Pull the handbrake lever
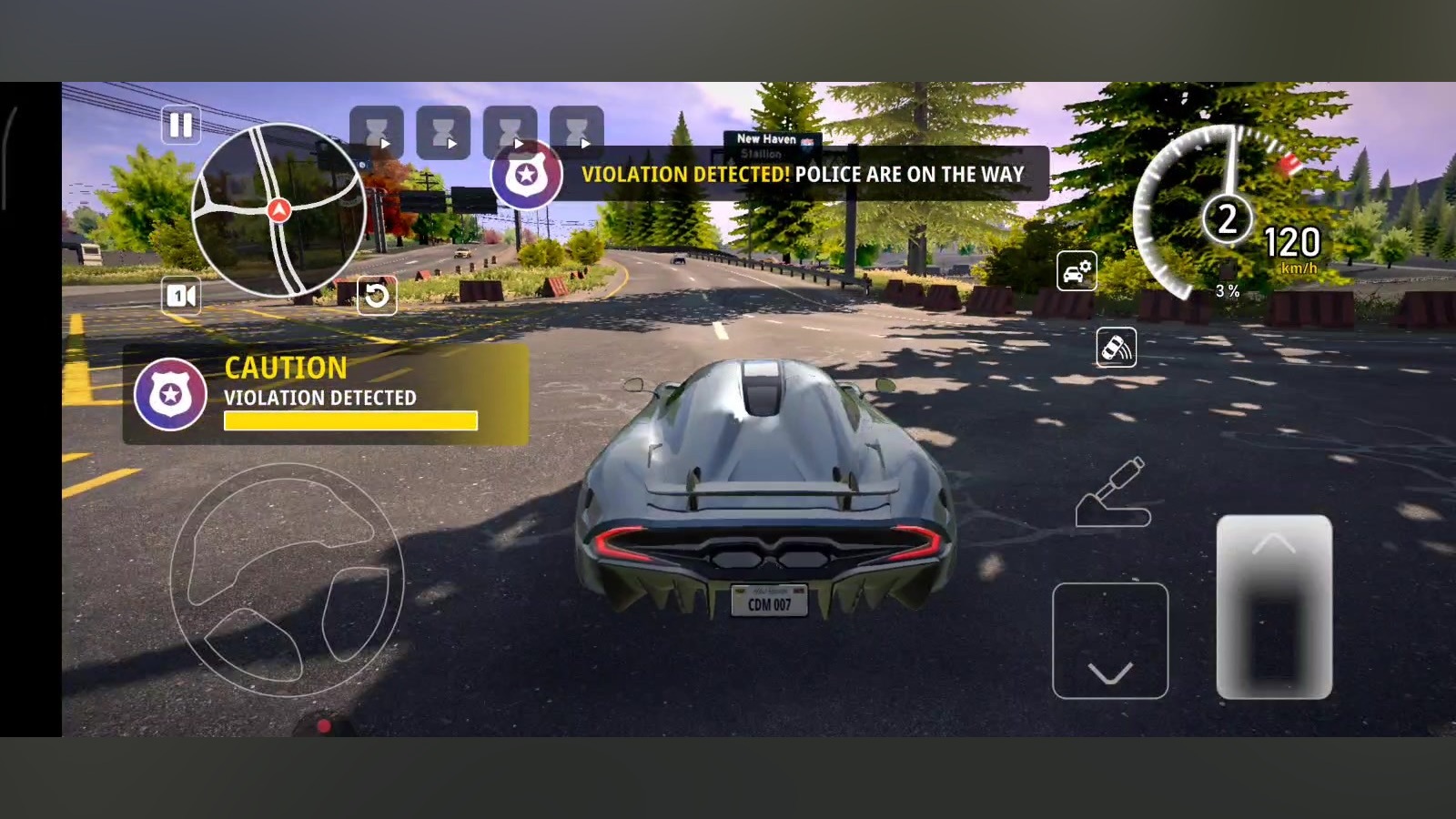Viewport: 1456px width, 819px height. [1114, 494]
